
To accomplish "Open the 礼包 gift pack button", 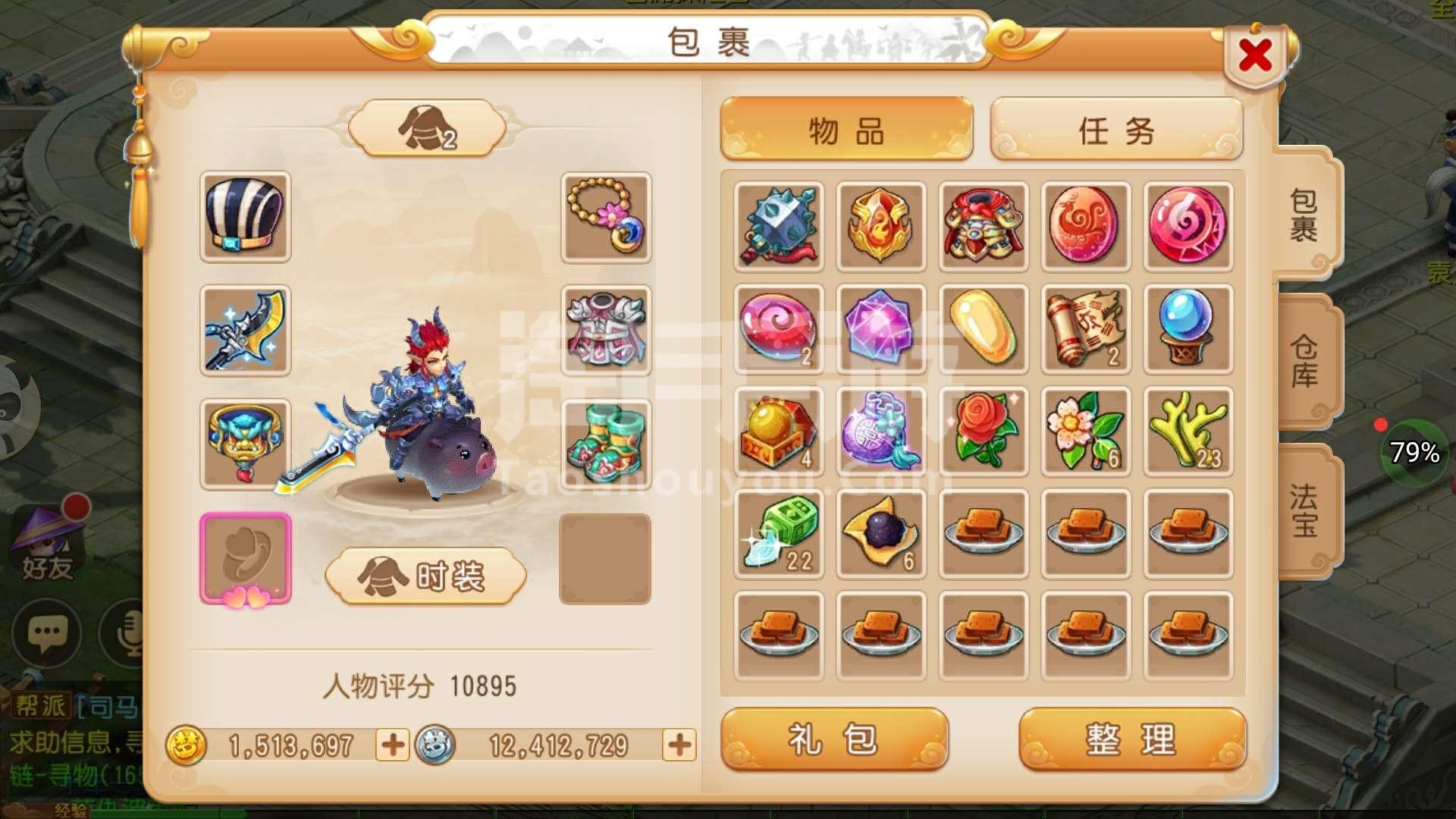I will point(834,739).
